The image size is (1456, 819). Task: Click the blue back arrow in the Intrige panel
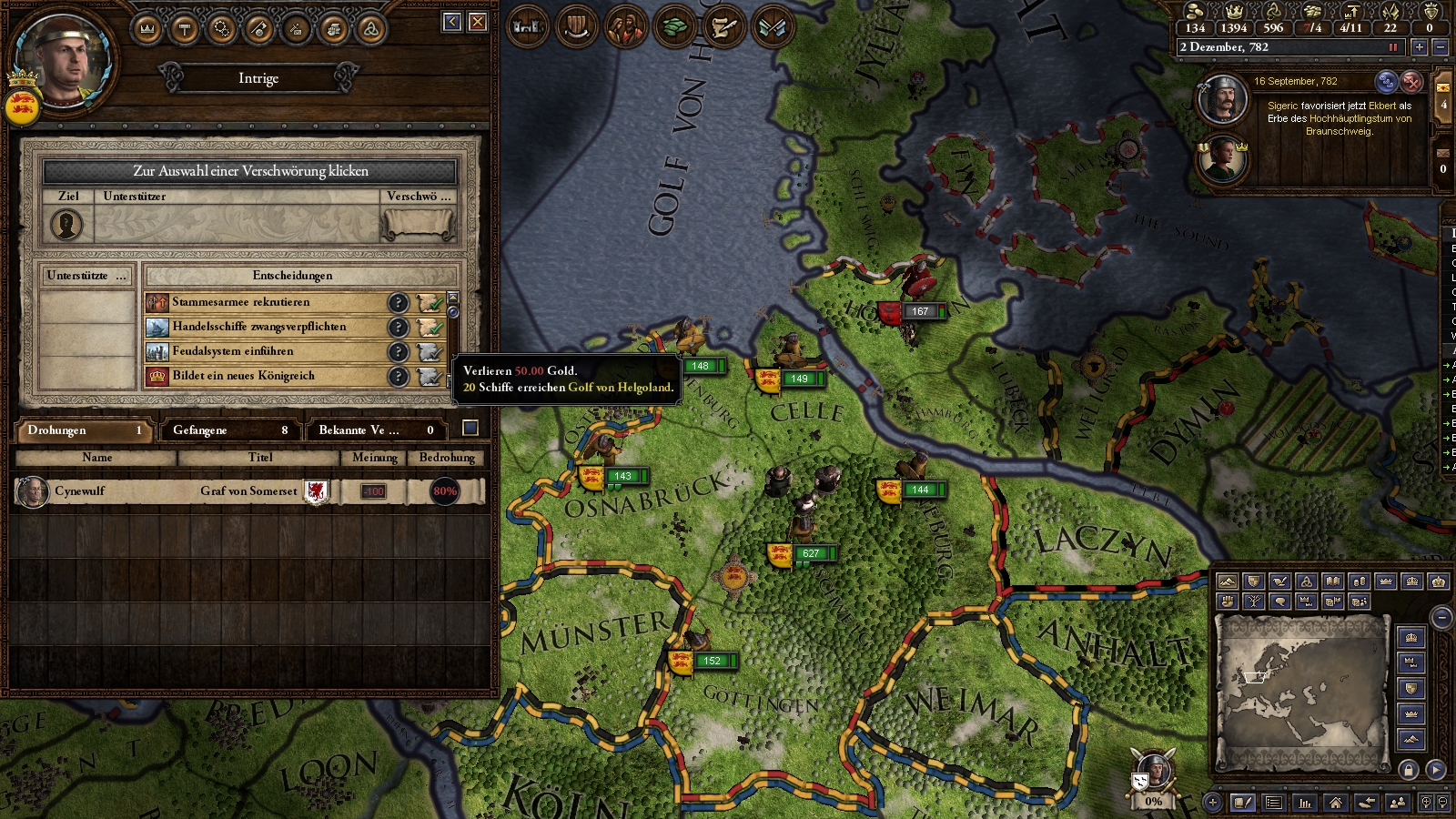point(452,22)
